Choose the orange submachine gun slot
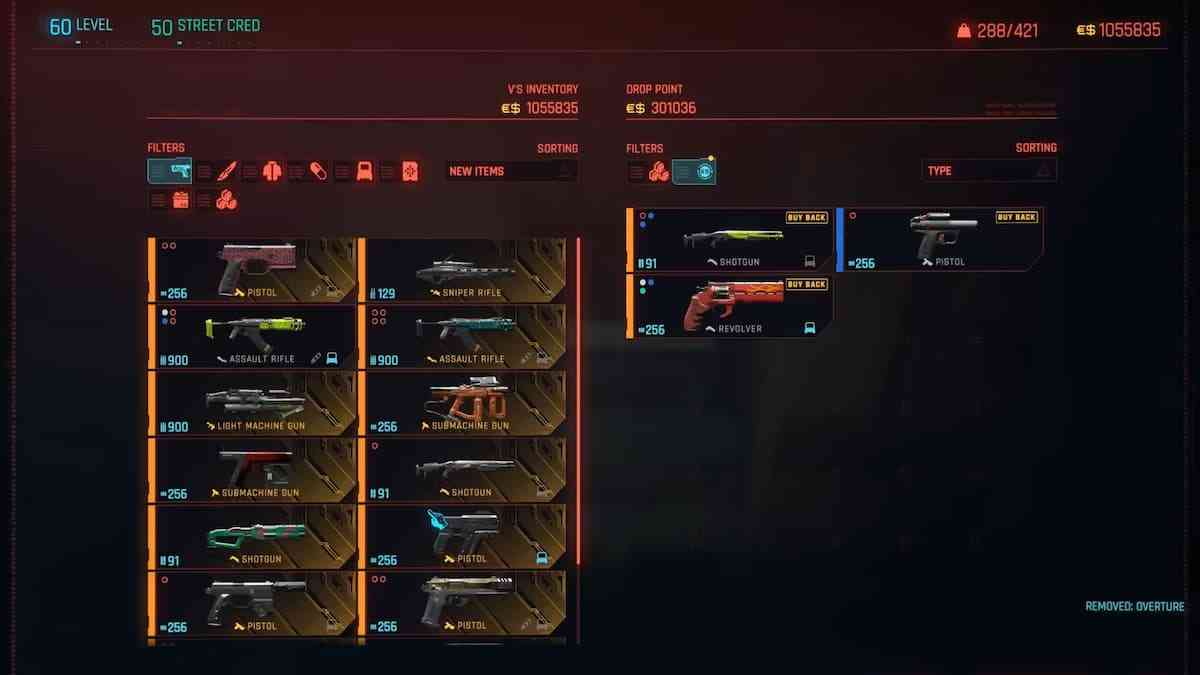This screenshot has height=675, width=1200. click(x=462, y=403)
